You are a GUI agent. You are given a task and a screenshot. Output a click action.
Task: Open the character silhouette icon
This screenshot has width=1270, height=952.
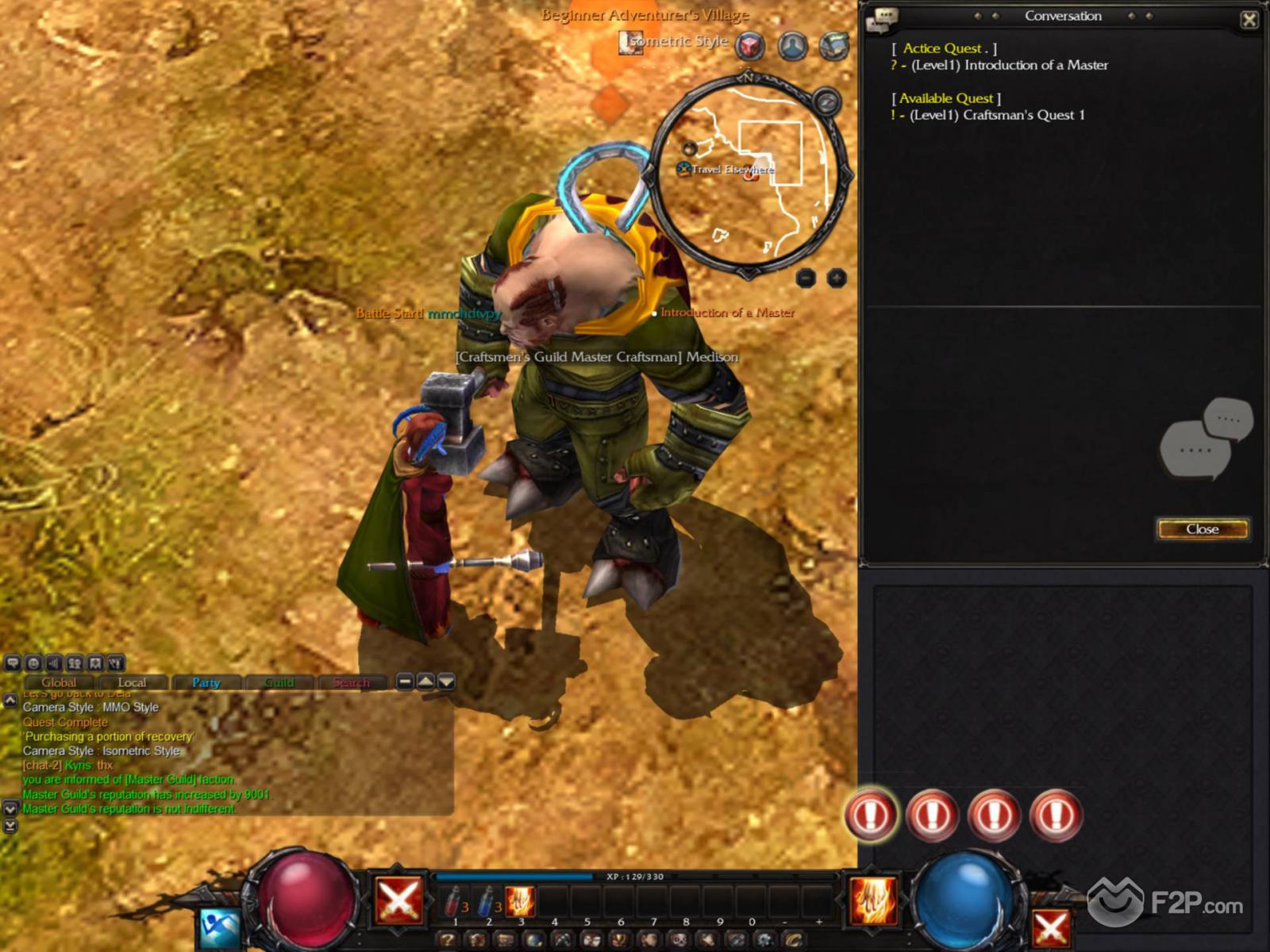click(792, 46)
